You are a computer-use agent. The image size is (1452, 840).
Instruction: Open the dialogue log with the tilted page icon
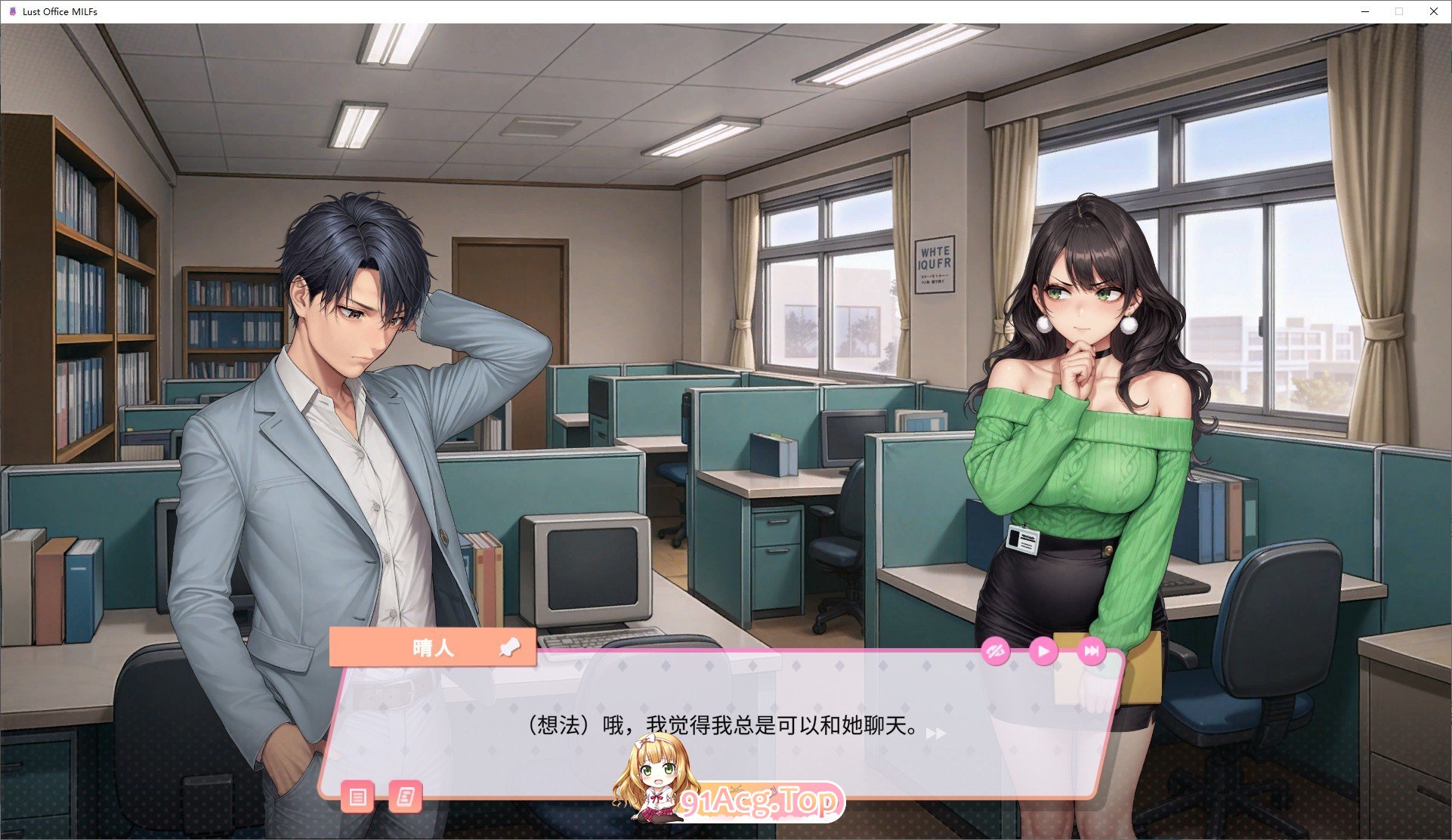coord(406,797)
